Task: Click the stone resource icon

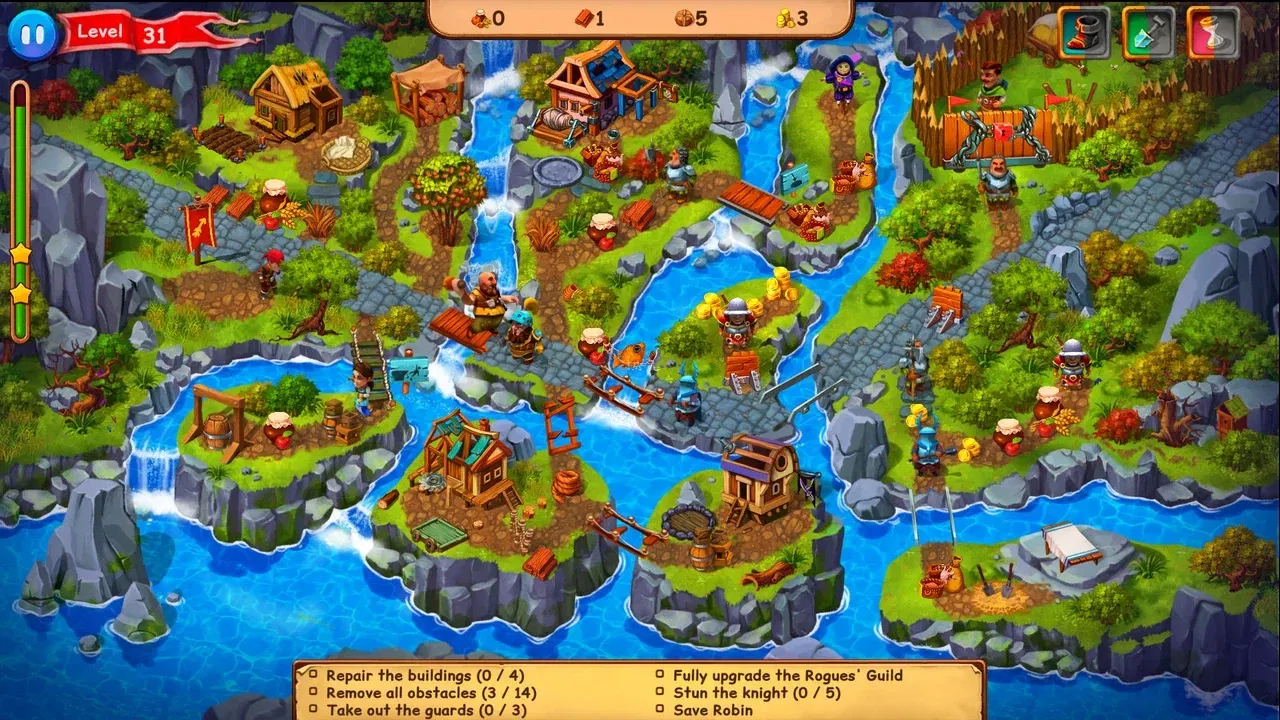Action: (685, 15)
